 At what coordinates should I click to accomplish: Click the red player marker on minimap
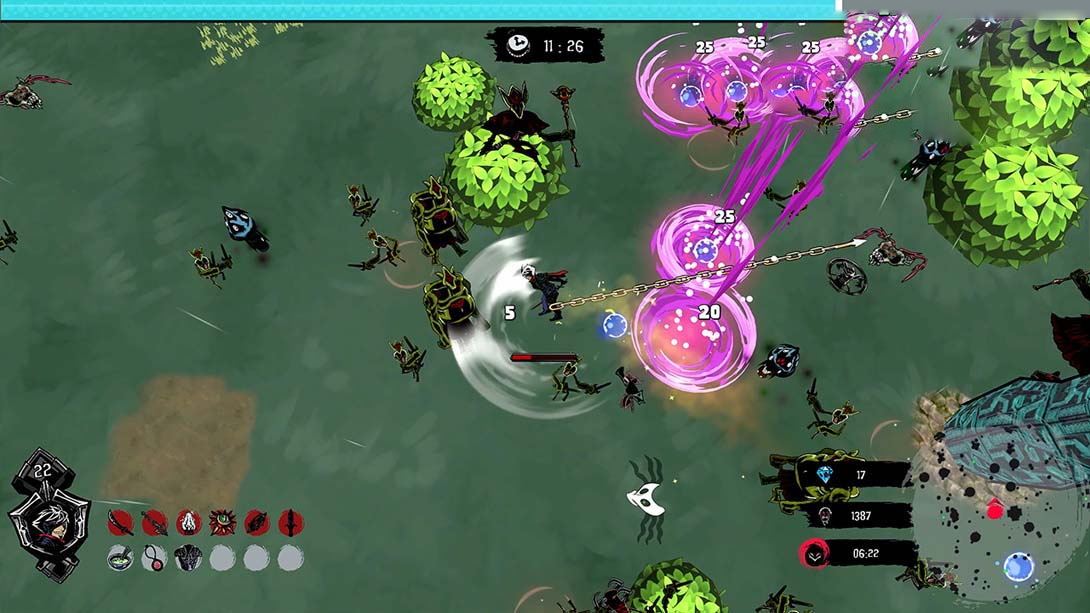[995, 511]
